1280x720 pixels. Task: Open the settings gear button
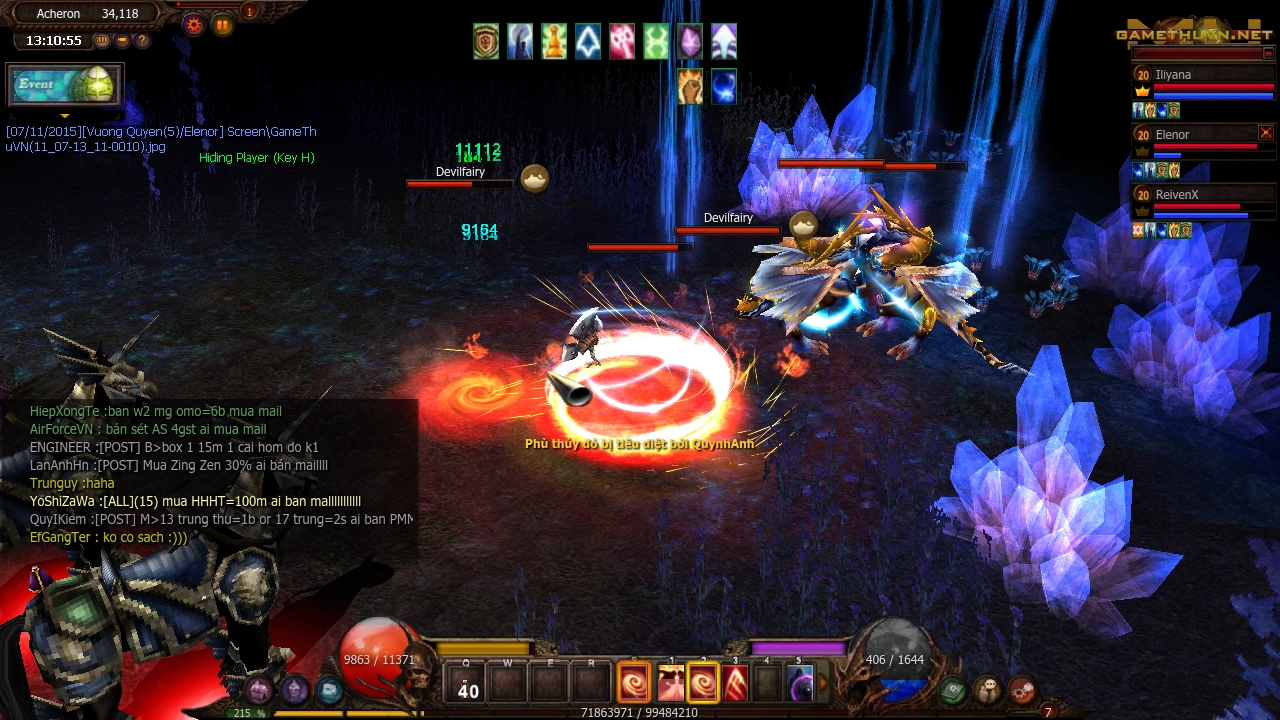point(194,25)
